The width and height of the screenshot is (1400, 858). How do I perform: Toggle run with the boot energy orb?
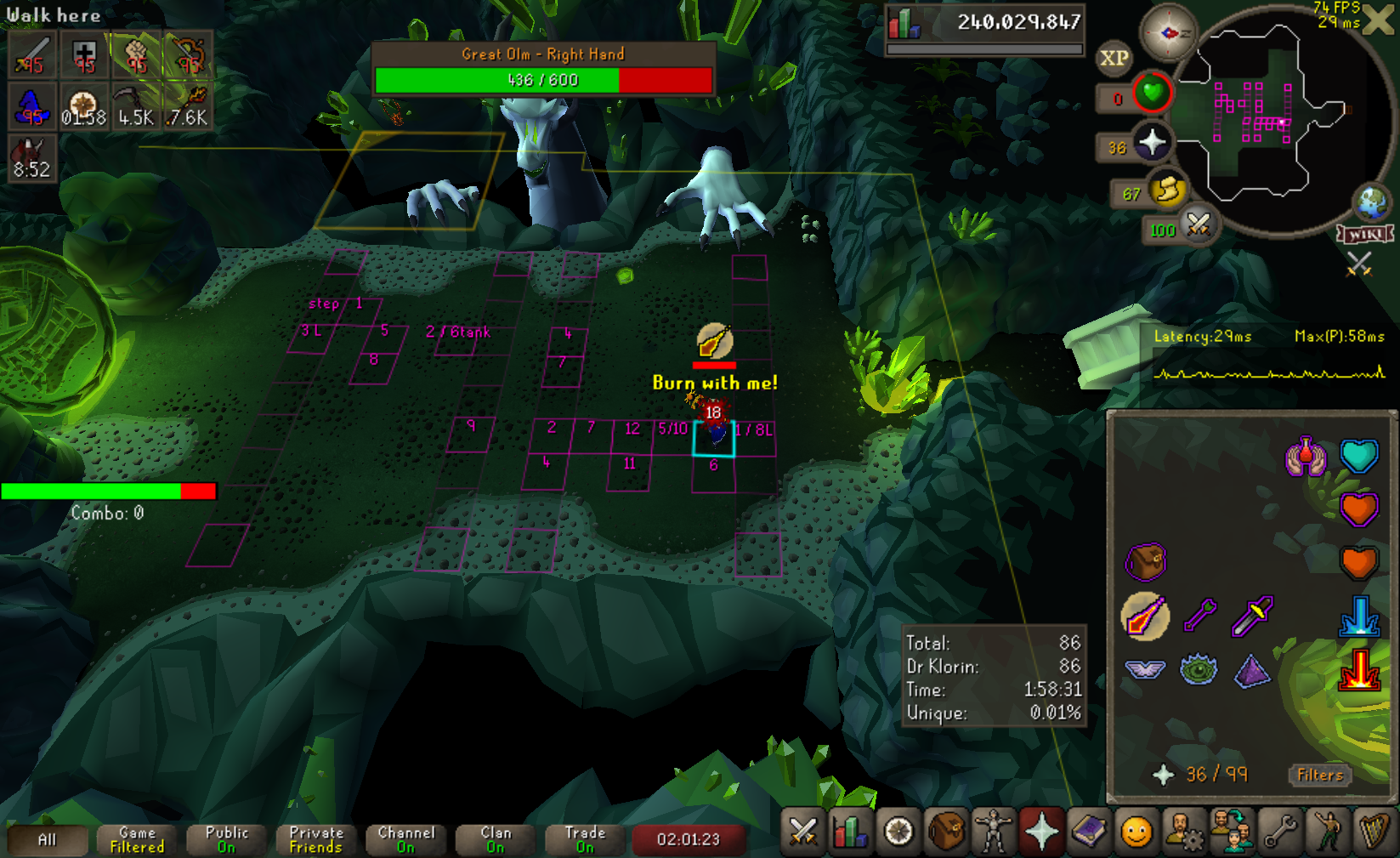(1168, 190)
